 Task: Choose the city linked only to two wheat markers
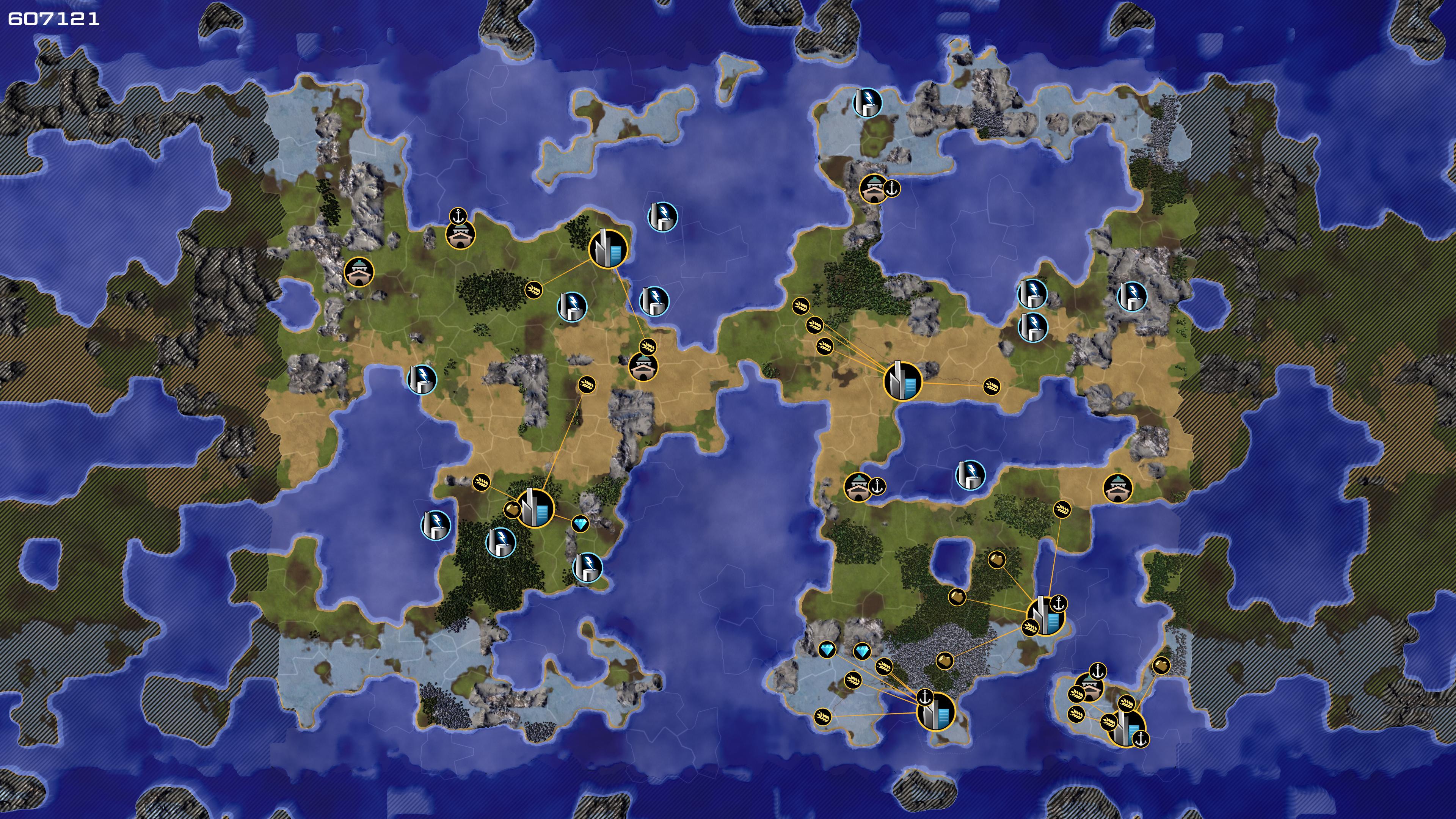tap(608, 249)
